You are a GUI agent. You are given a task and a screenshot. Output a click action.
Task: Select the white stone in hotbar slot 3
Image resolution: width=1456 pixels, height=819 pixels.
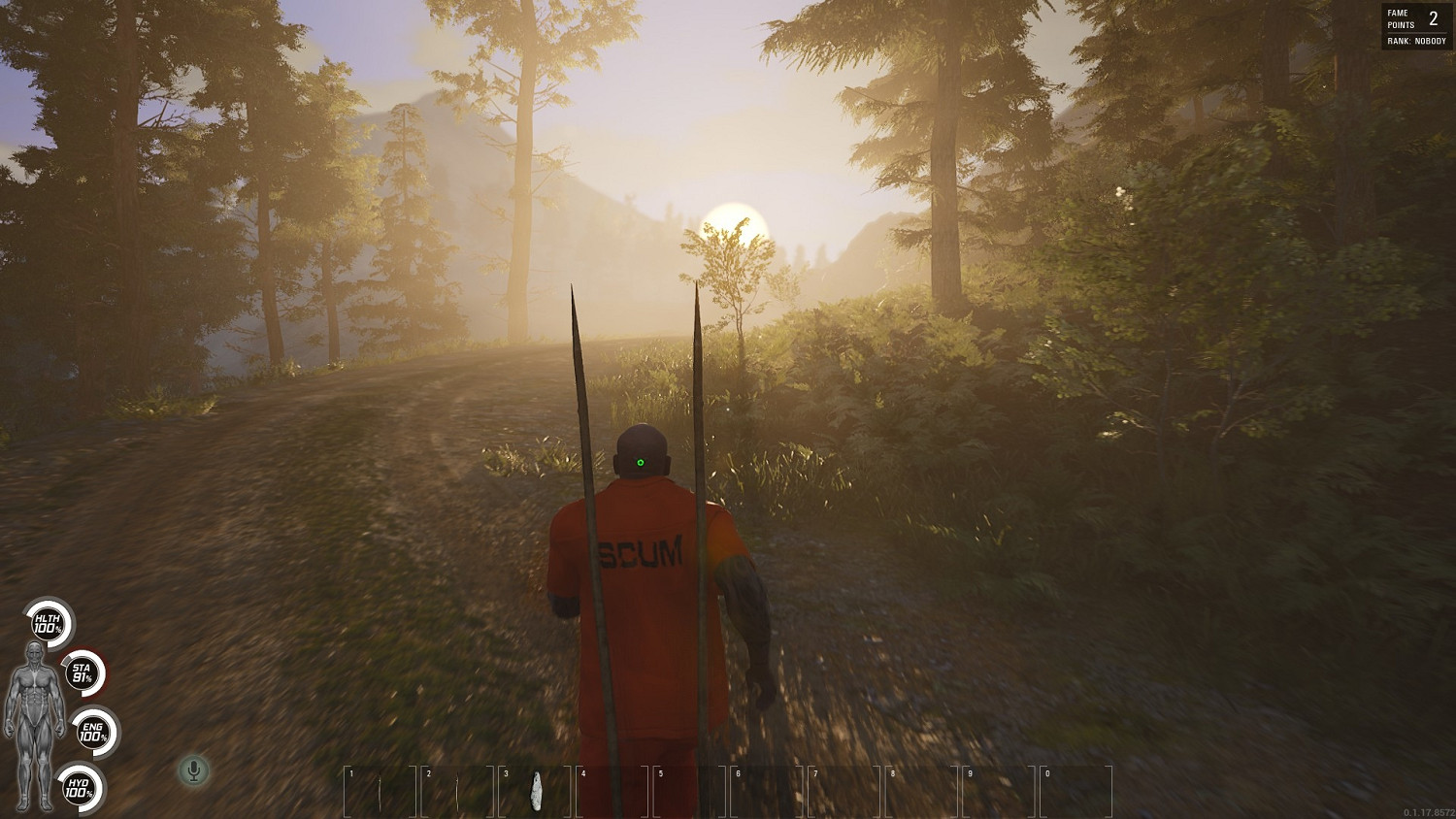coord(535,791)
